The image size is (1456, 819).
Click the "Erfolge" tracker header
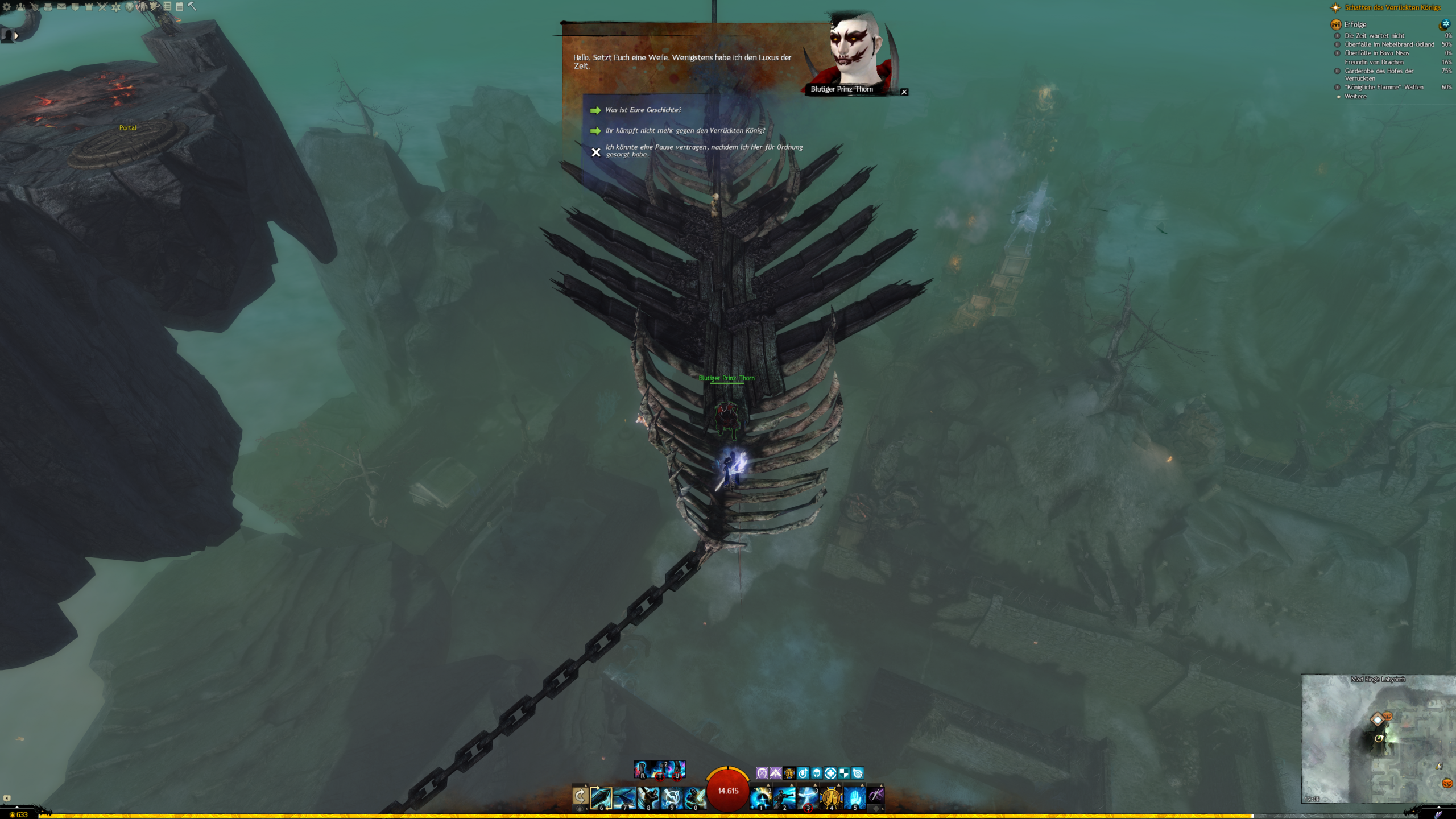pyautogui.click(x=1355, y=24)
